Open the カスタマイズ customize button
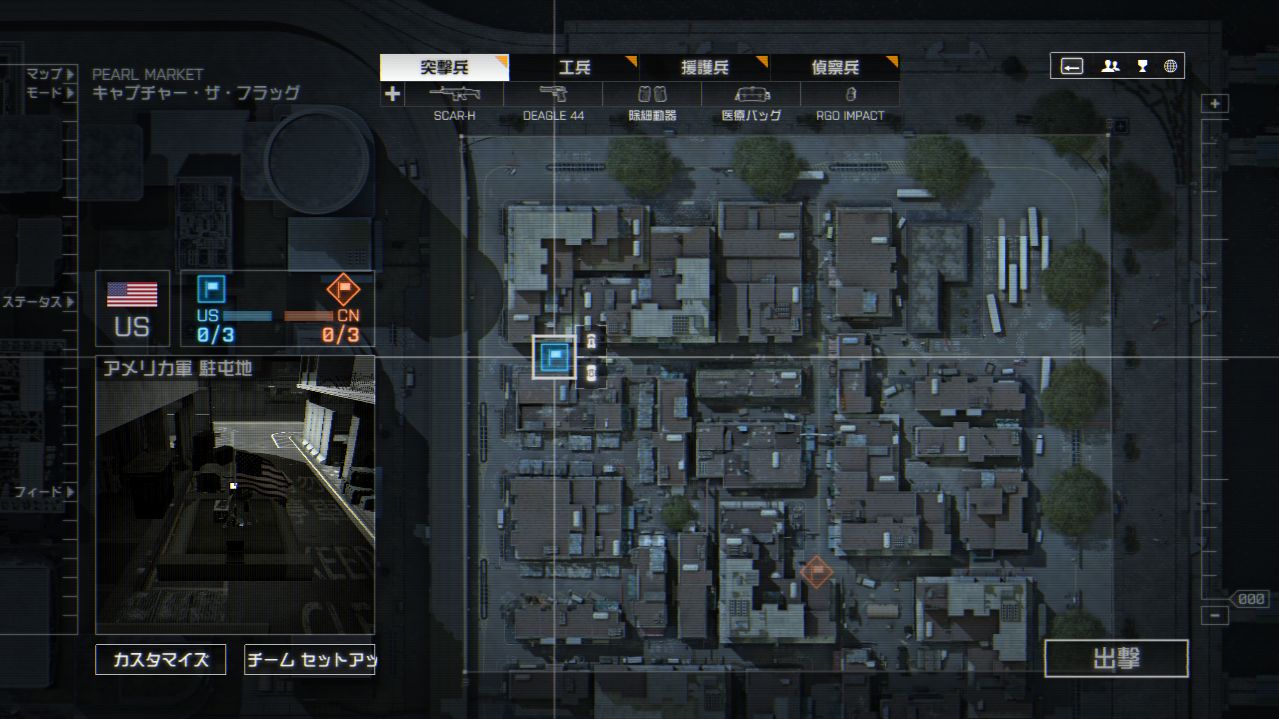This screenshot has height=719, width=1279. 161,660
